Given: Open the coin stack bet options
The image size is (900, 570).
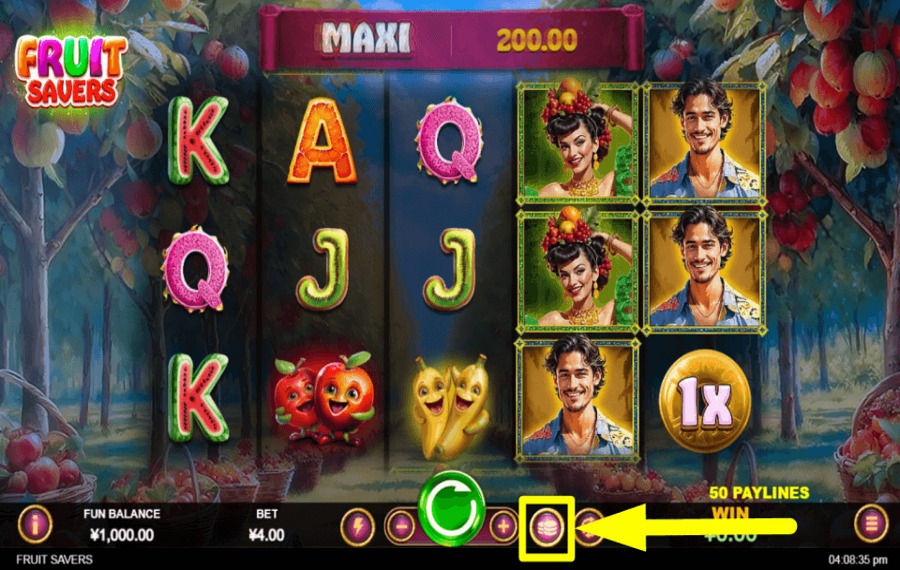Looking at the screenshot, I should click(x=546, y=526).
